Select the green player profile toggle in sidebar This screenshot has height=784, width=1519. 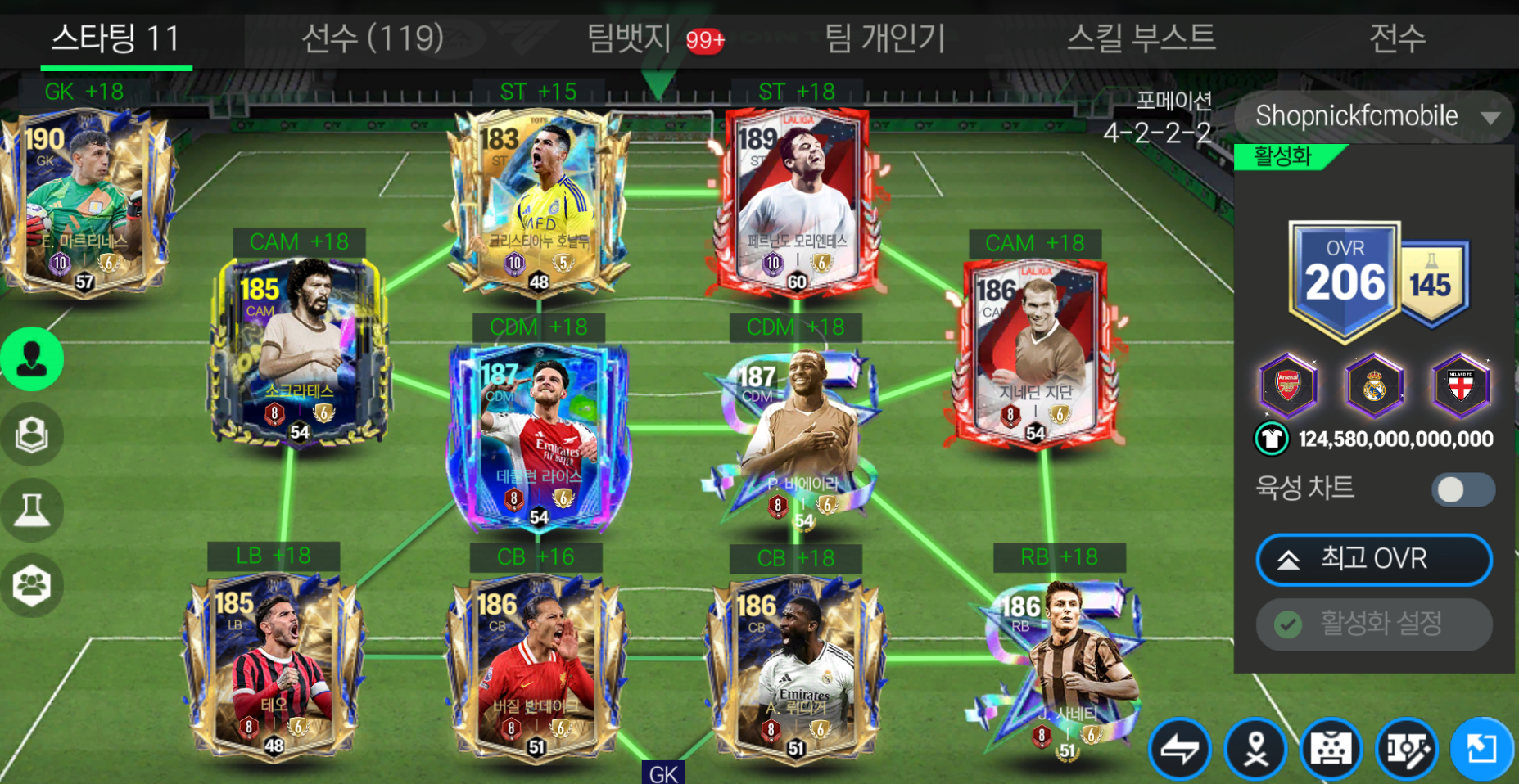tap(32, 358)
